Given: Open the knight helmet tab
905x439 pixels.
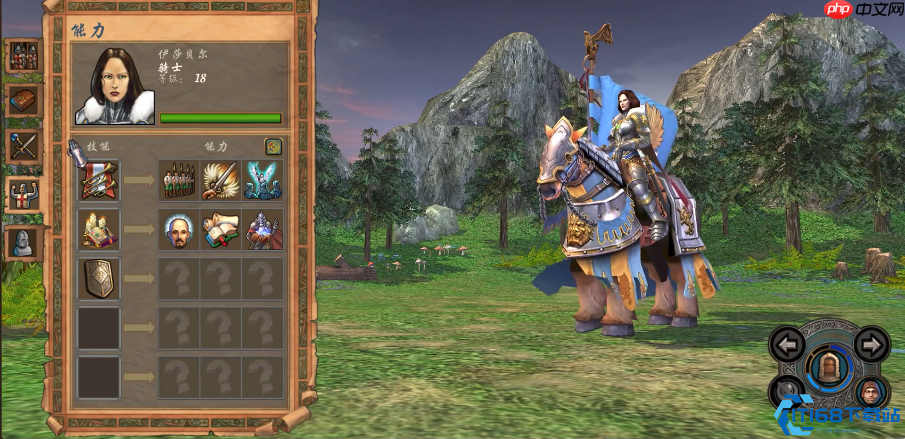Looking at the screenshot, I should point(23,241).
